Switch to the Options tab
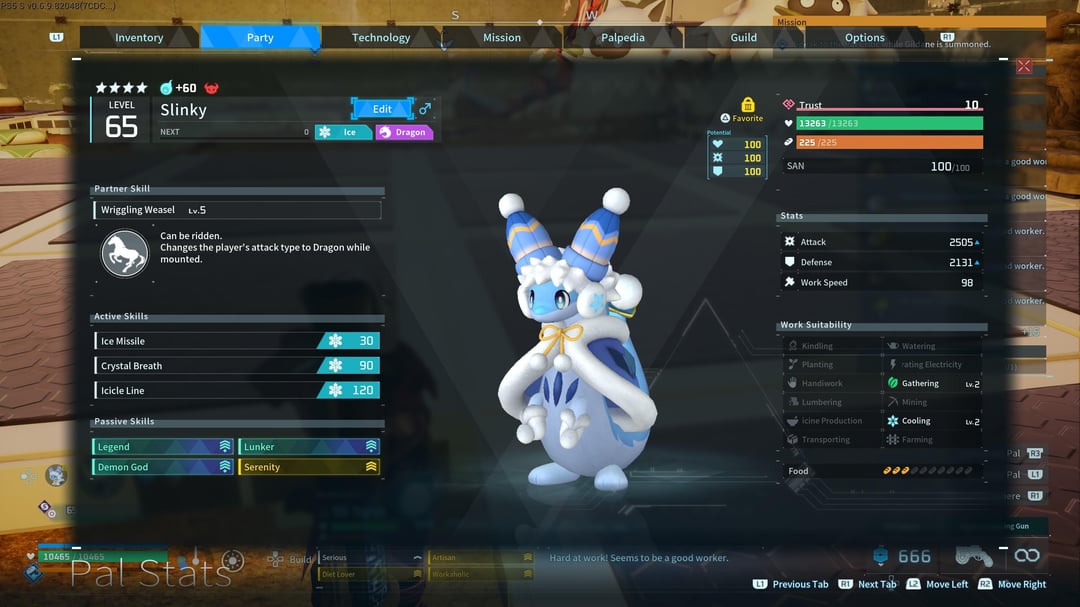Image resolution: width=1080 pixels, height=607 pixels. pos(865,38)
